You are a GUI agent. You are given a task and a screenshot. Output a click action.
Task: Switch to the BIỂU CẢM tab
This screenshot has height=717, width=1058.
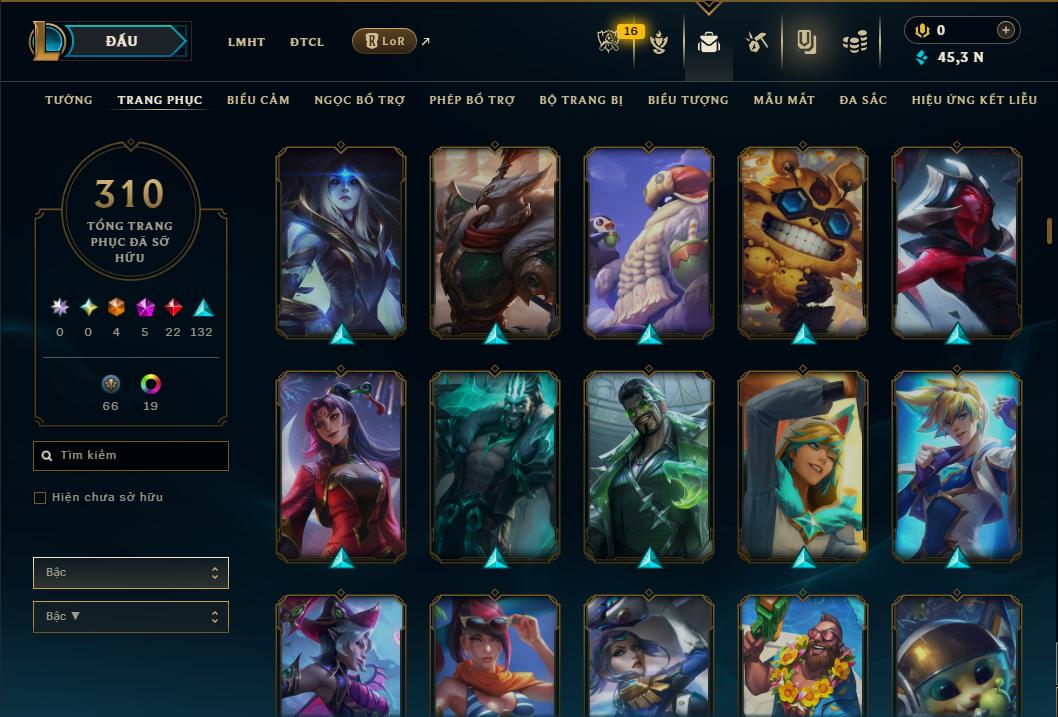258,100
